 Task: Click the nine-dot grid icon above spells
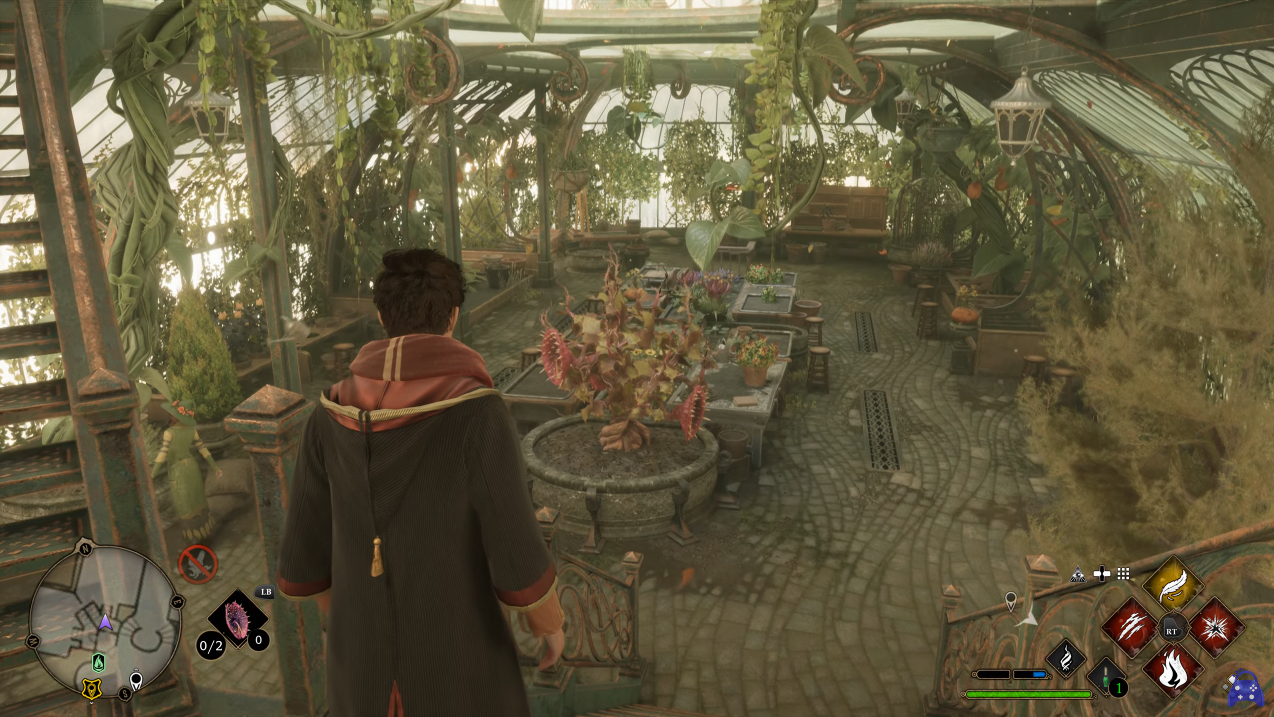(x=1124, y=574)
